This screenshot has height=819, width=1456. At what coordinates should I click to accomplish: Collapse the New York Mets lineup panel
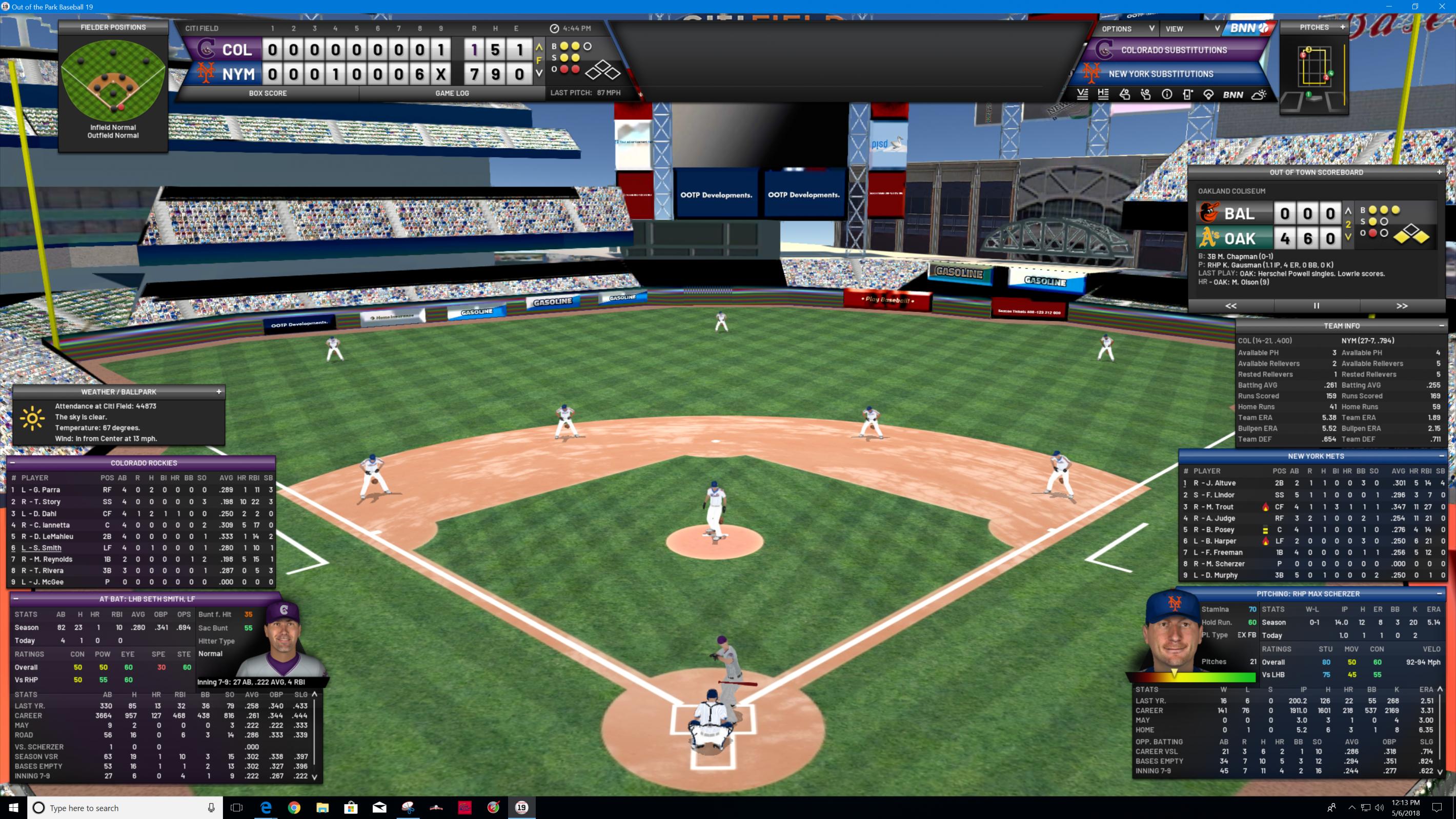pyautogui.click(x=1441, y=456)
